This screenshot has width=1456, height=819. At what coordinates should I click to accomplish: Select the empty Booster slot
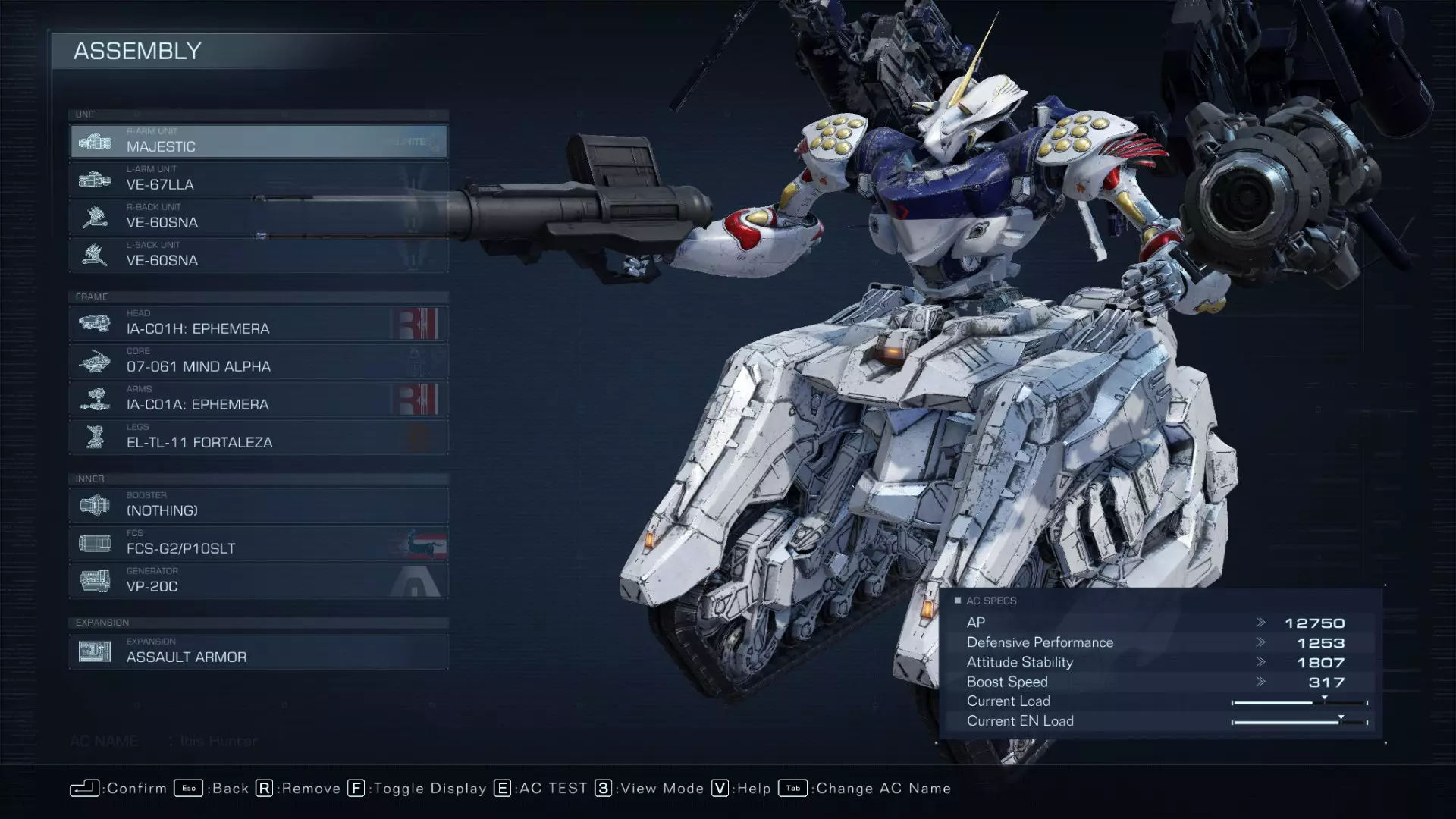tap(259, 506)
